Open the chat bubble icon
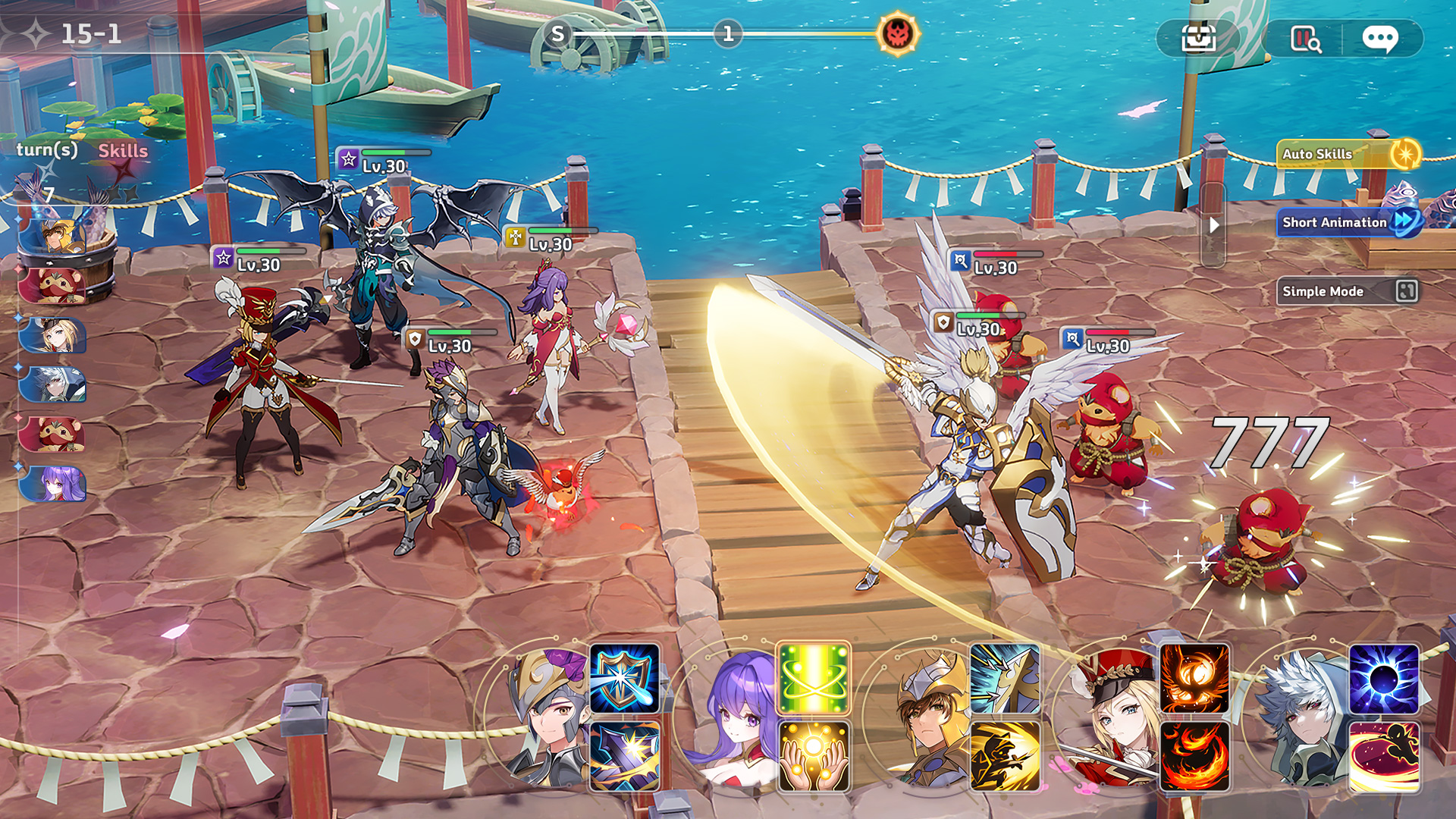The width and height of the screenshot is (1456, 819). click(1382, 38)
